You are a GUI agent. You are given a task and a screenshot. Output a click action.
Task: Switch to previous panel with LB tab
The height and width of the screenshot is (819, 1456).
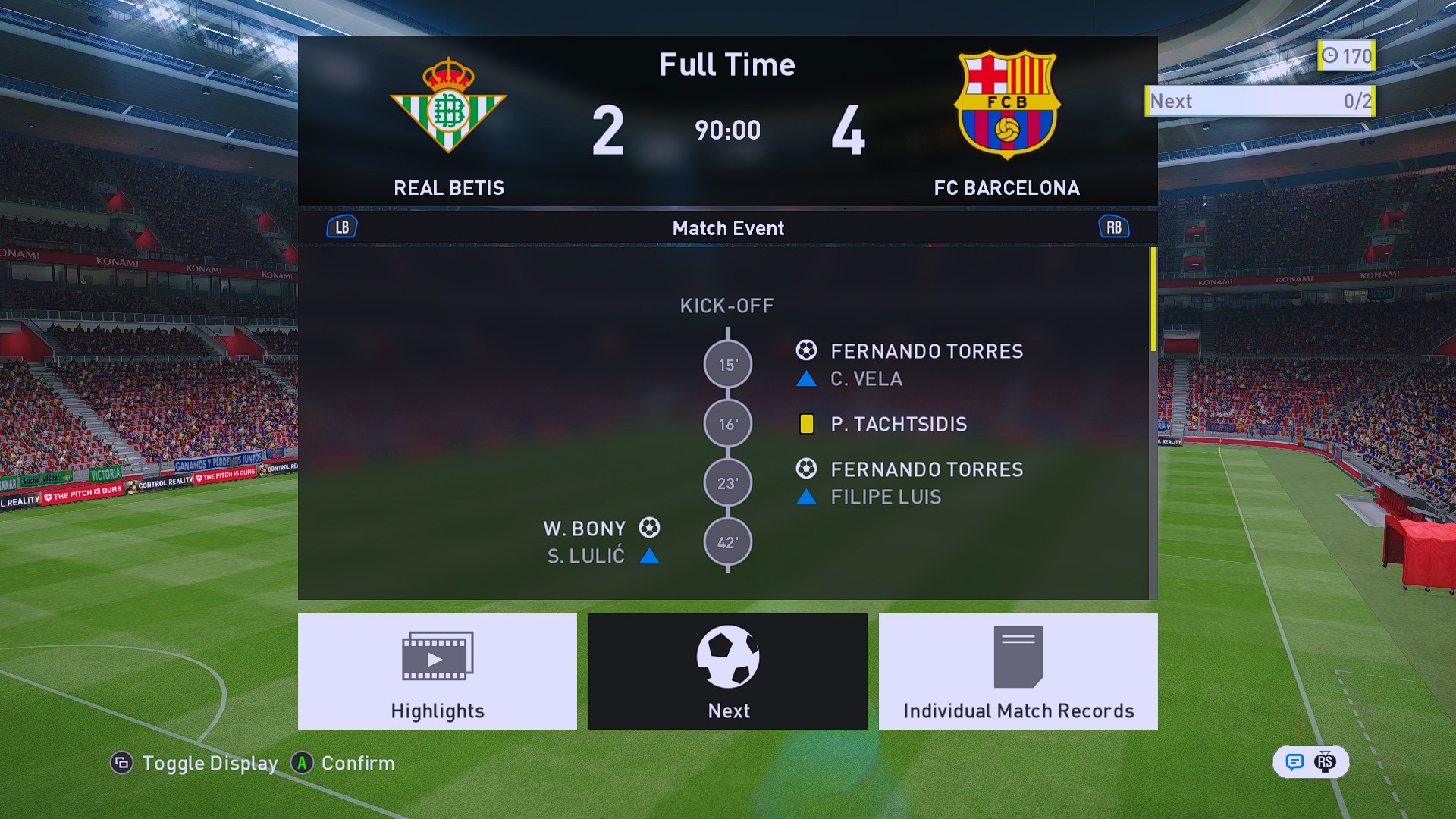coord(342,227)
